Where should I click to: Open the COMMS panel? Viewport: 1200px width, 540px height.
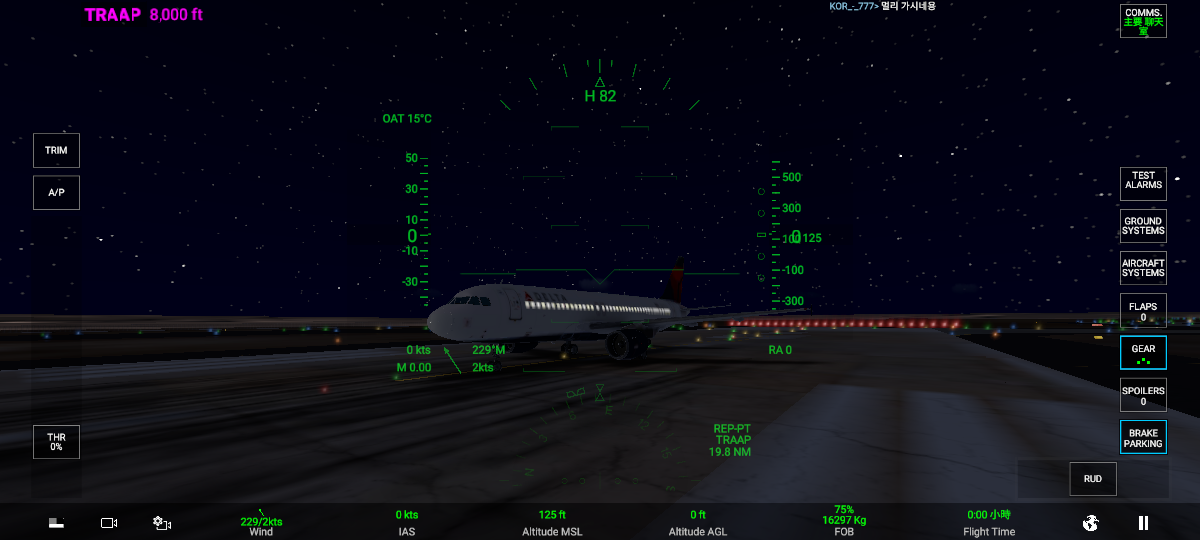[x=1143, y=21]
